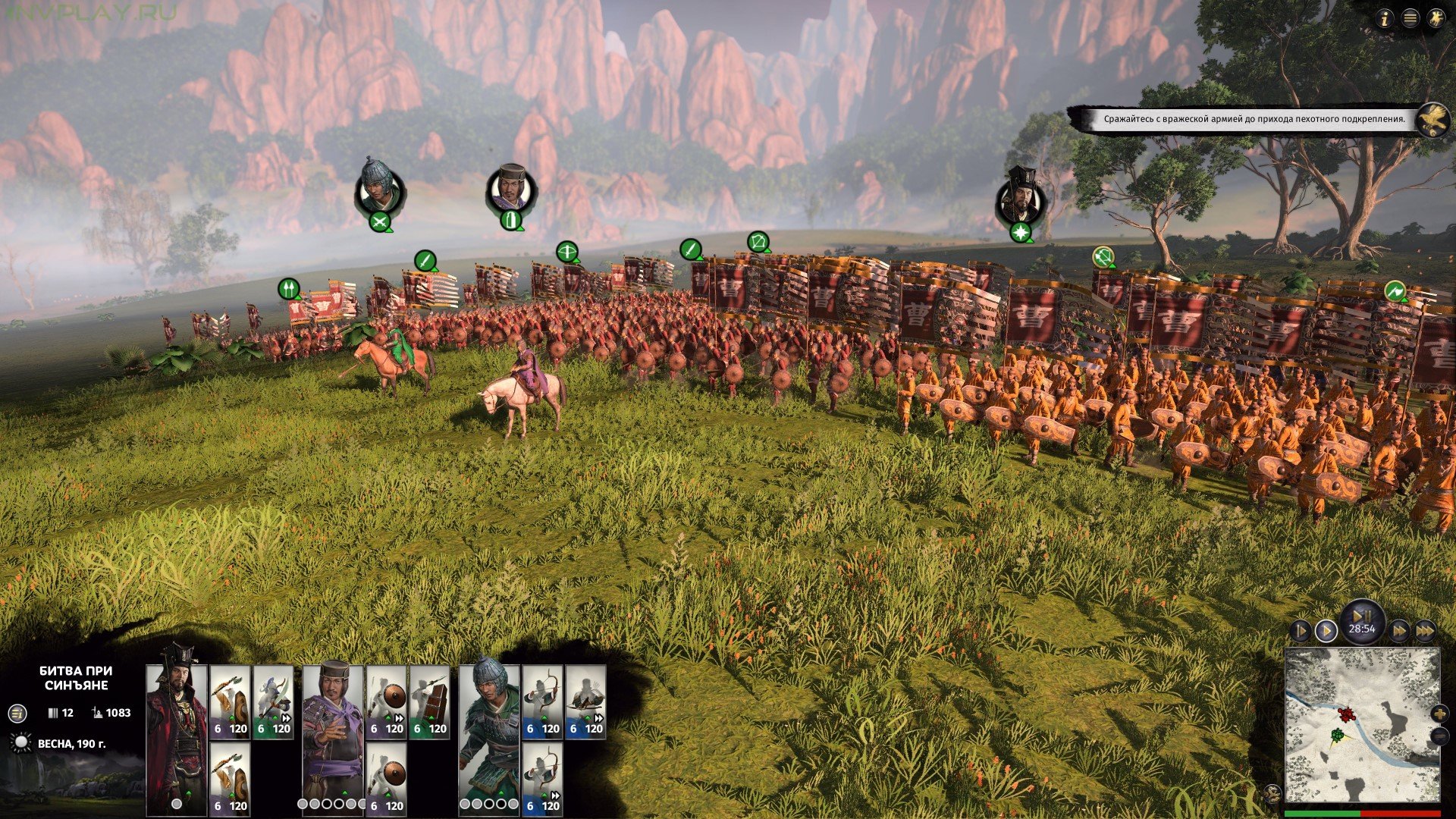Select the green halberd cavalry unit card
Image resolution: width=1456 pixels, height=819 pixels.
274,702
